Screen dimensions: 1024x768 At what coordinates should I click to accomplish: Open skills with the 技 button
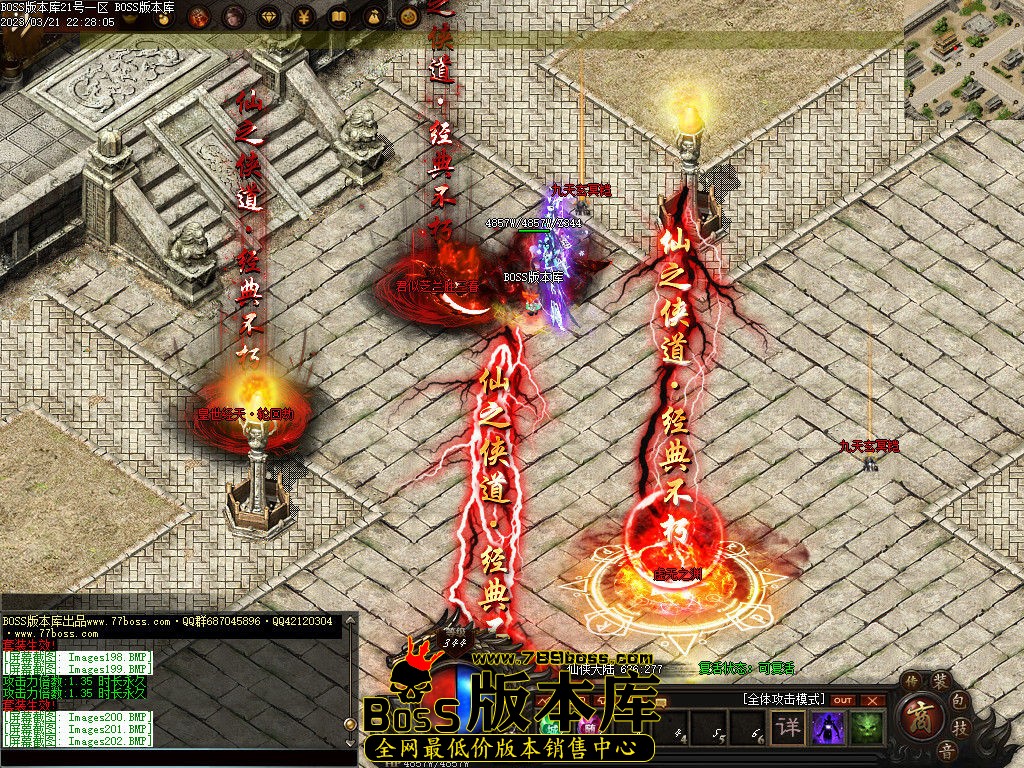coord(960,727)
